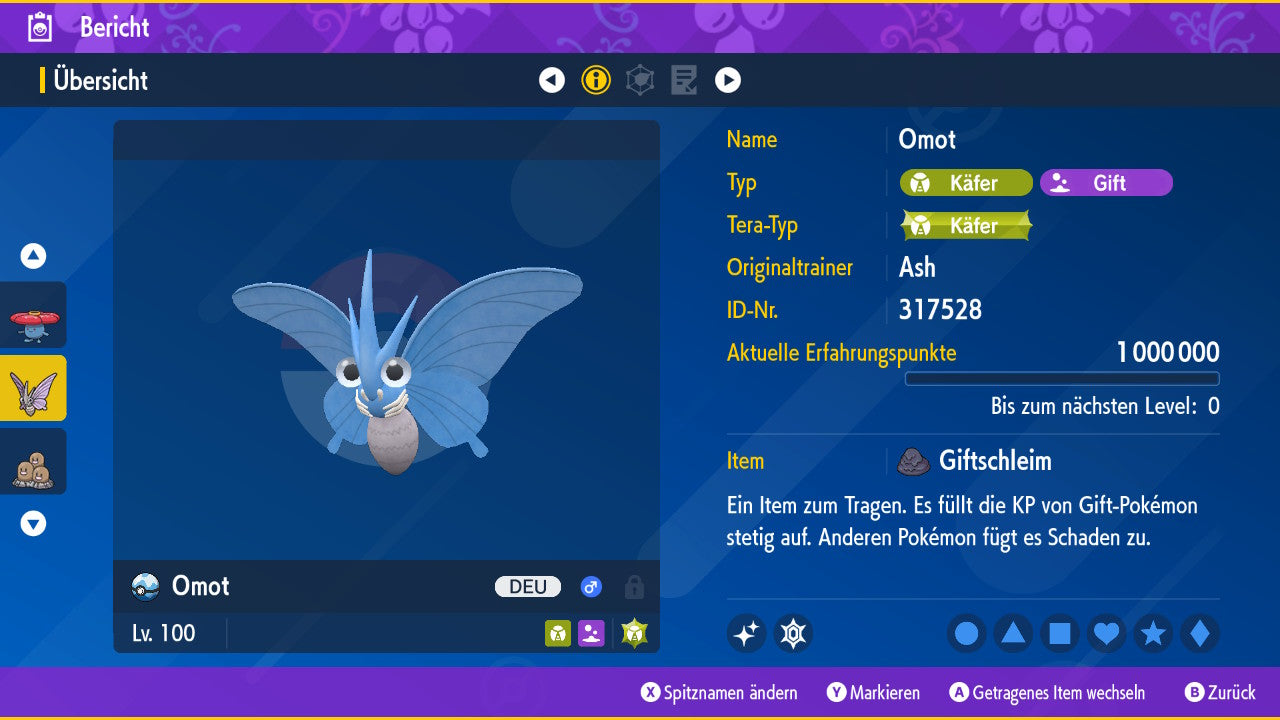This screenshot has width=1280, height=720.
Task: Open the moves and notes tab
Action: tap(684, 80)
